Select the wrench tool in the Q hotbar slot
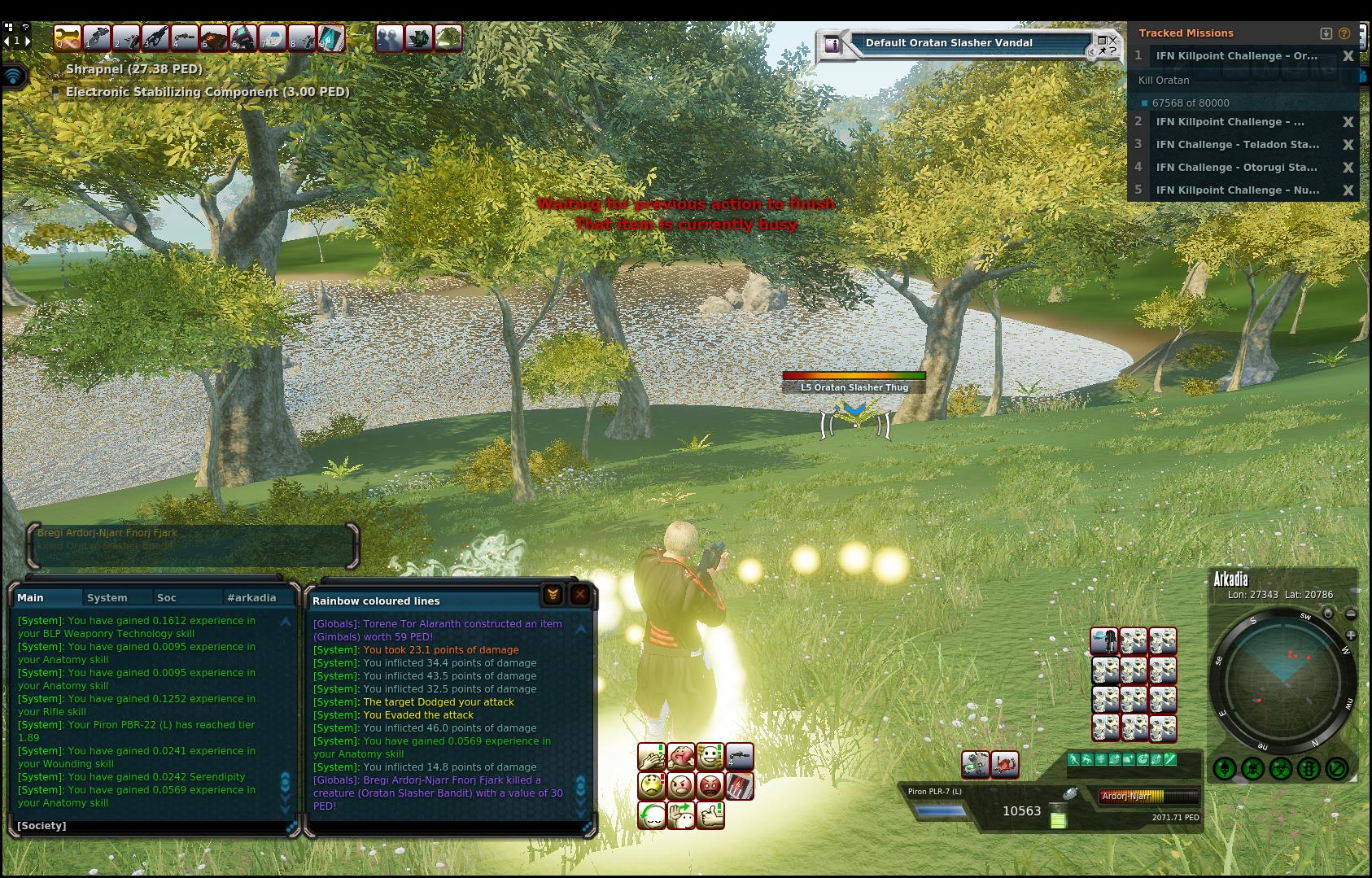The width and height of the screenshot is (1372, 878). 68,37
